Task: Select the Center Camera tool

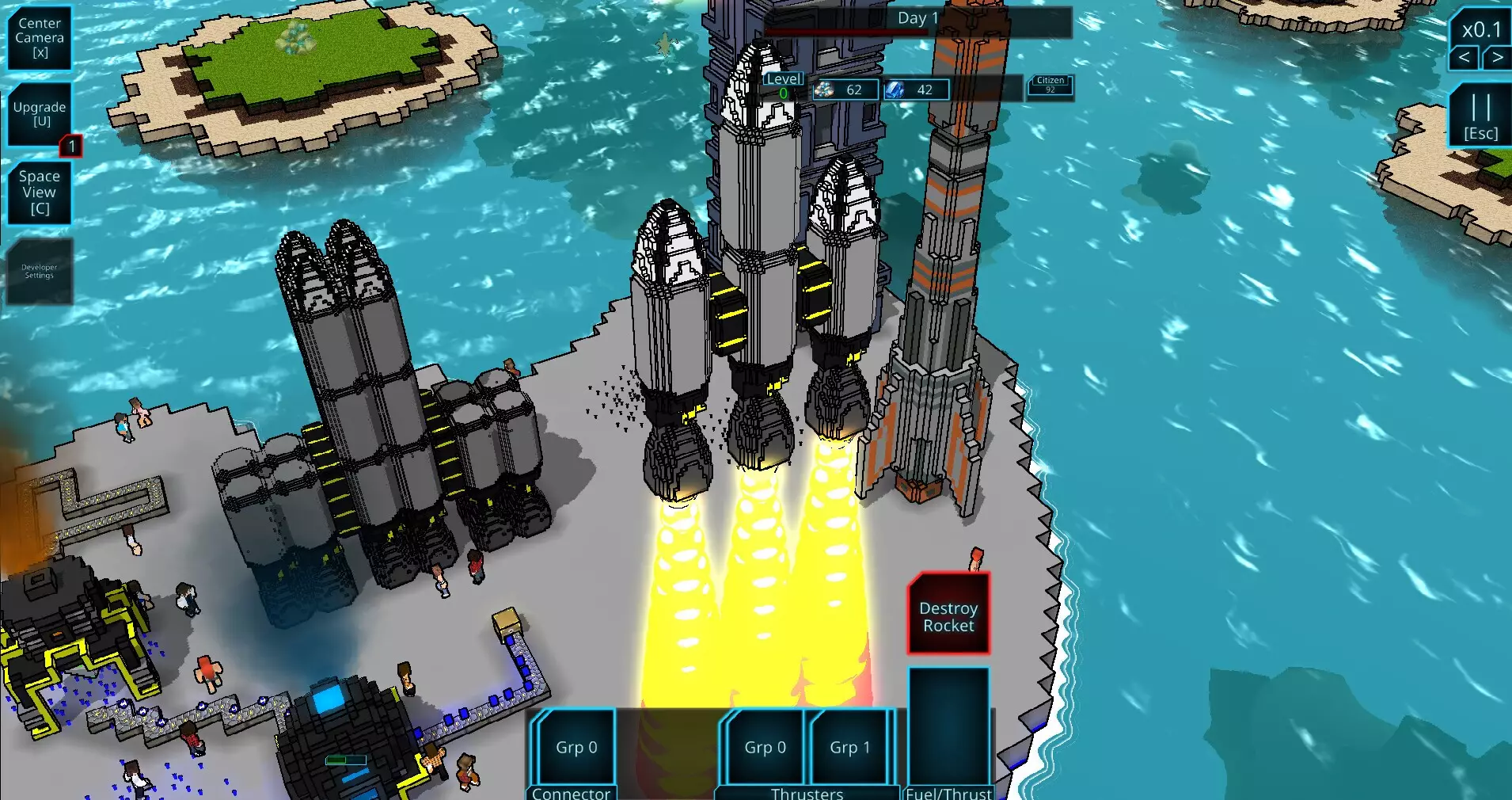Action: [x=39, y=35]
